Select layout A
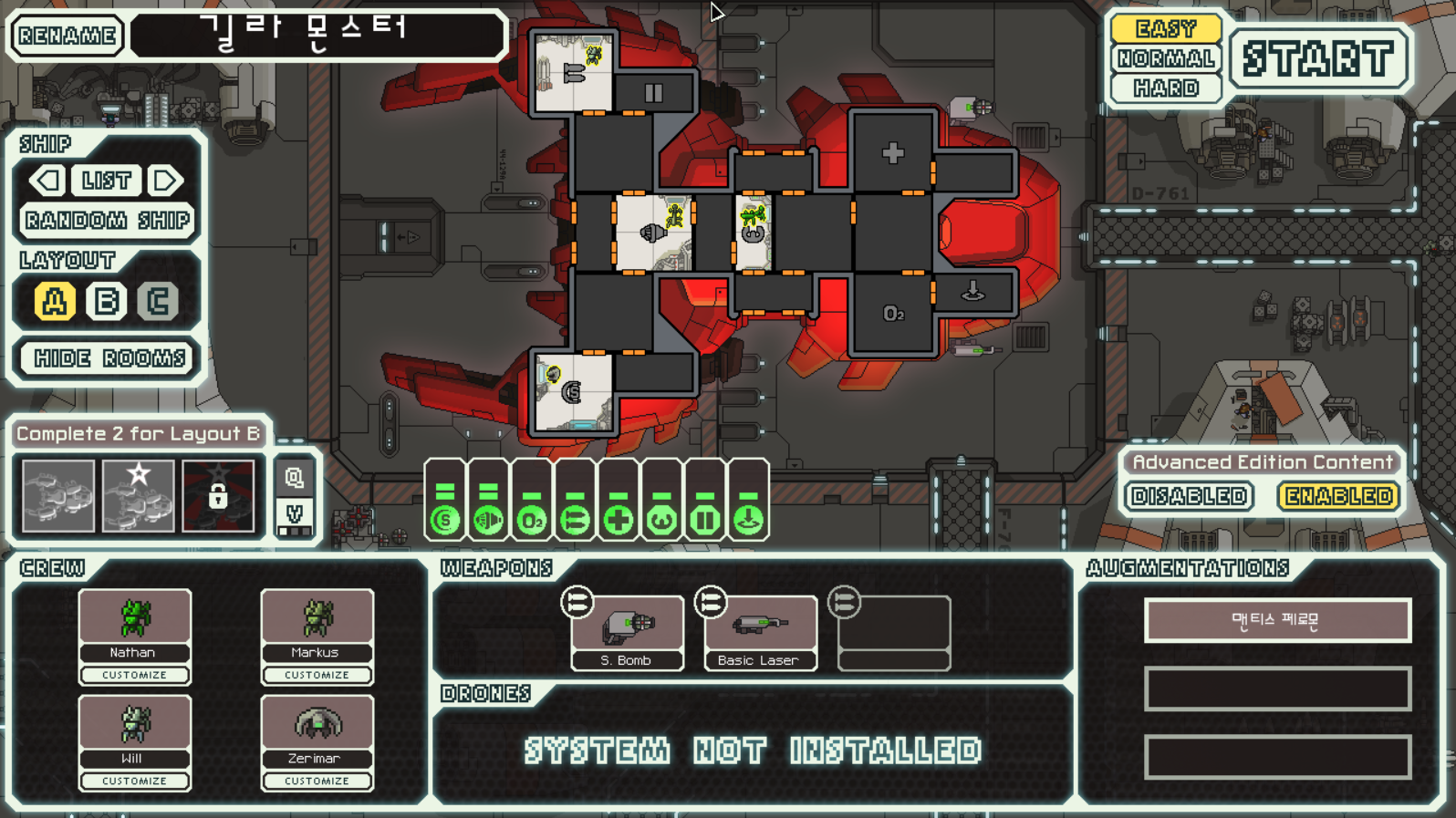1456x818 pixels. click(x=55, y=301)
